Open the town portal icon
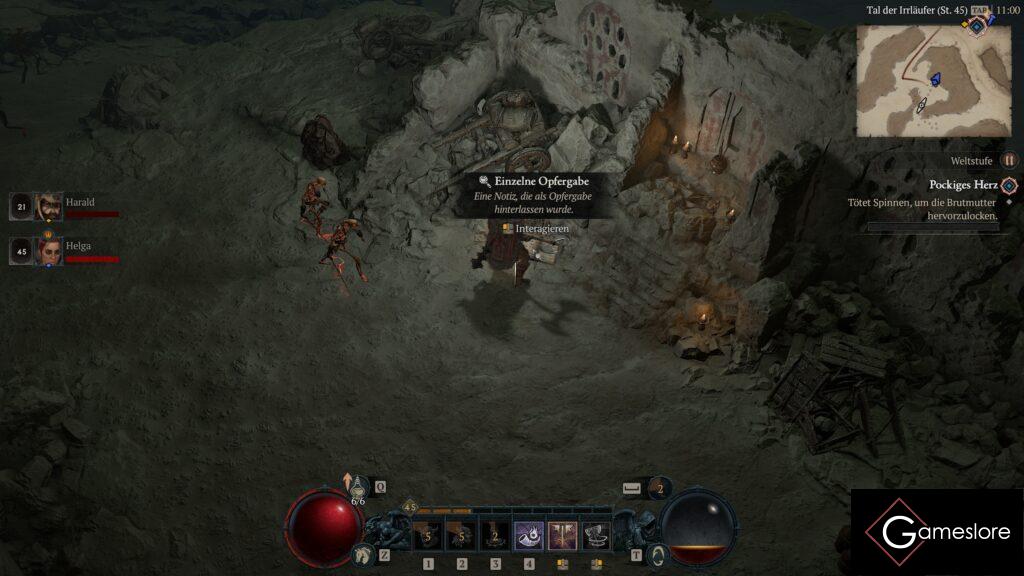The height and width of the screenshot is (576, 1024). [x=656, y=554]
